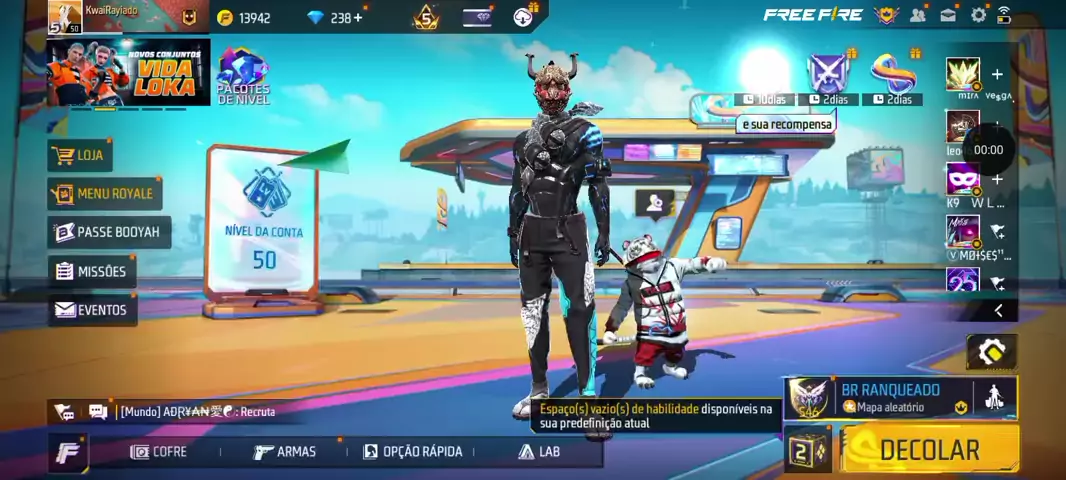Start the match with DECOLAR
Screen dimensions: 1066x480
point(929,450)
